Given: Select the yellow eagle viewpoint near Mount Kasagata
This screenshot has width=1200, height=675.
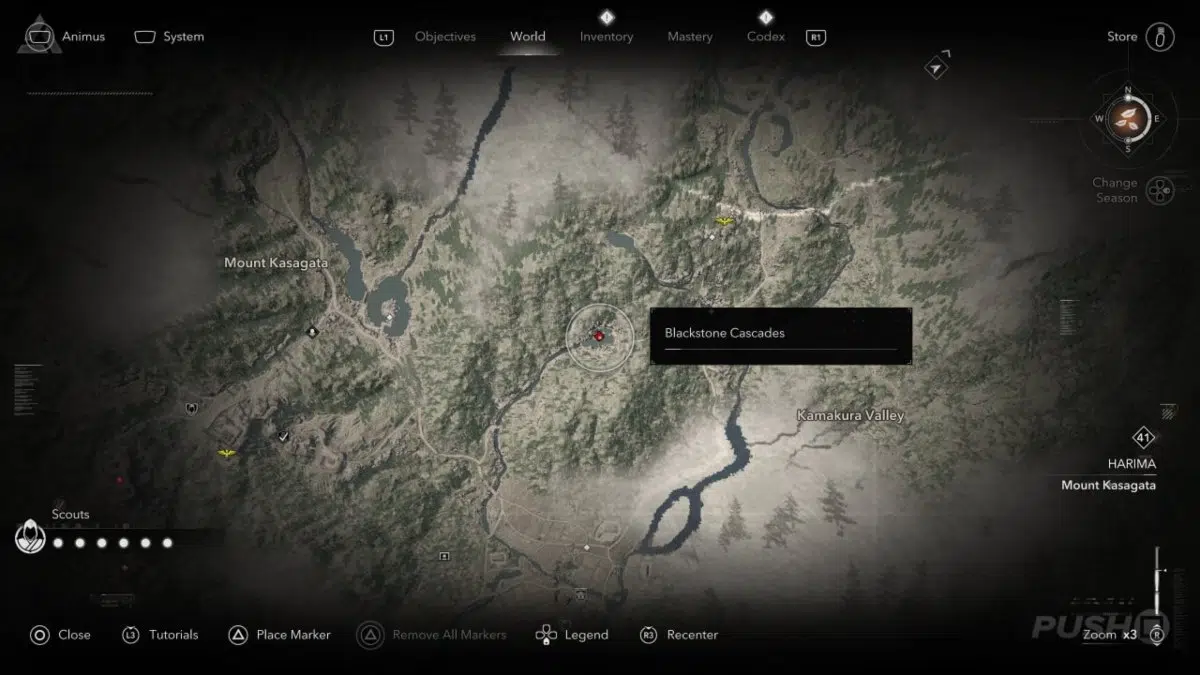Looking at the screenshot, I should pos(228,454).
